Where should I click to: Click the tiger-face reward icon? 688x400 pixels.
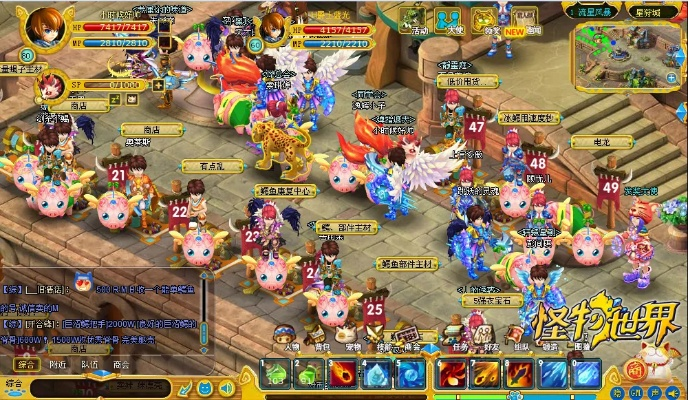[485, 18]
